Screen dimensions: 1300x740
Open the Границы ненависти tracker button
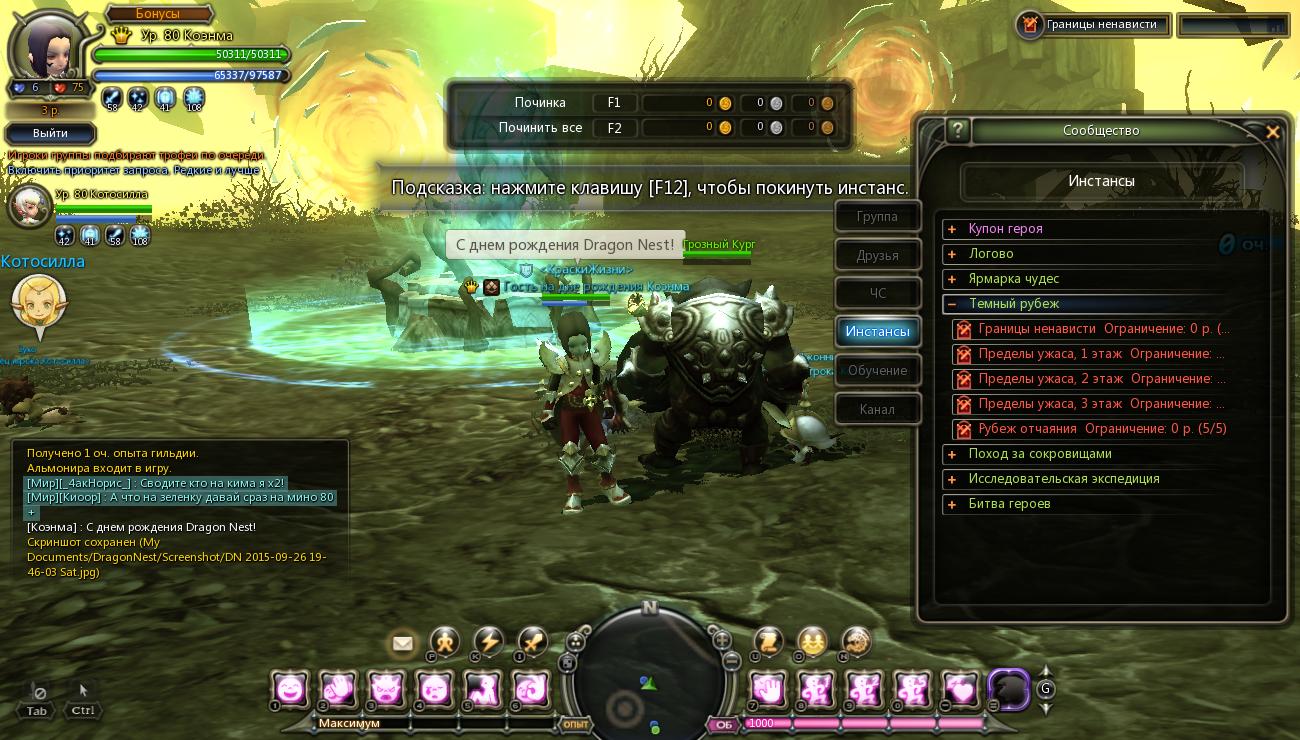click(1092, 25)
